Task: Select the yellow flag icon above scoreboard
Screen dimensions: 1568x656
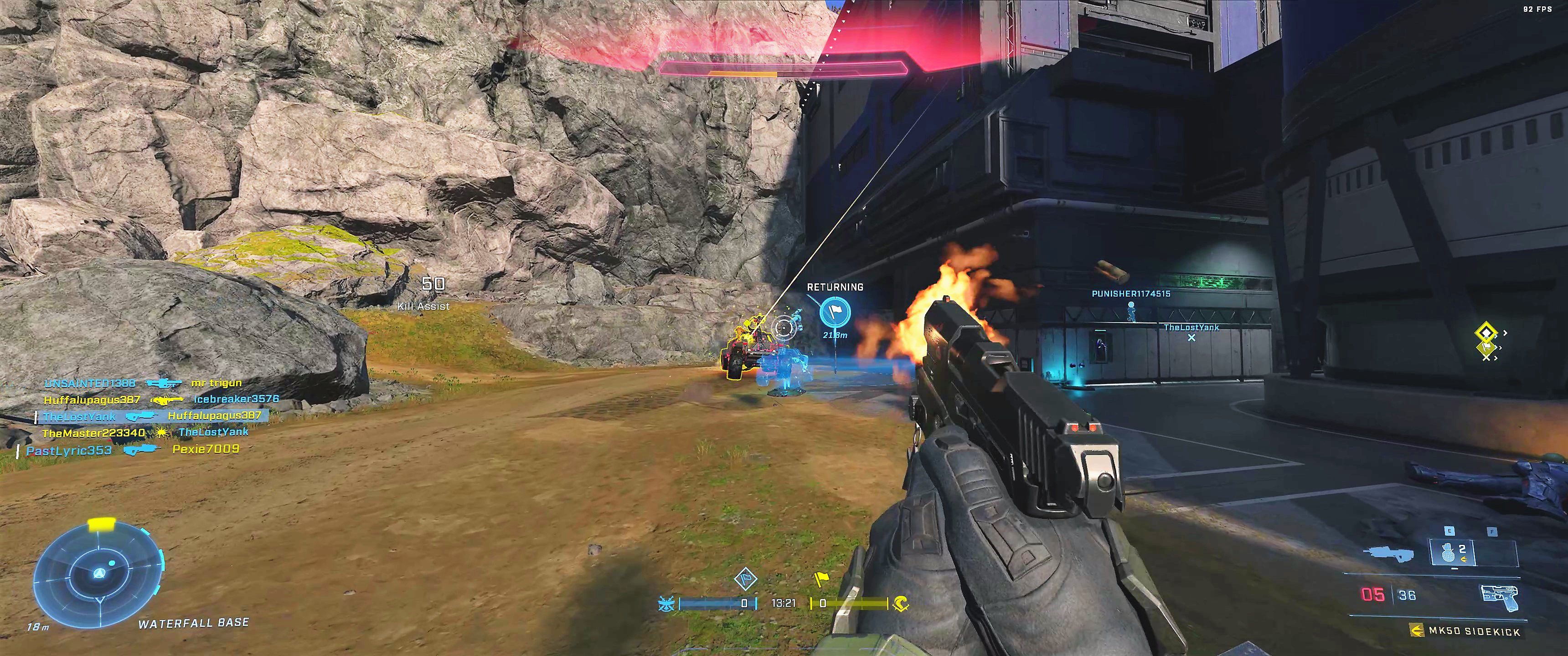Action: click(x=822, y=579)
